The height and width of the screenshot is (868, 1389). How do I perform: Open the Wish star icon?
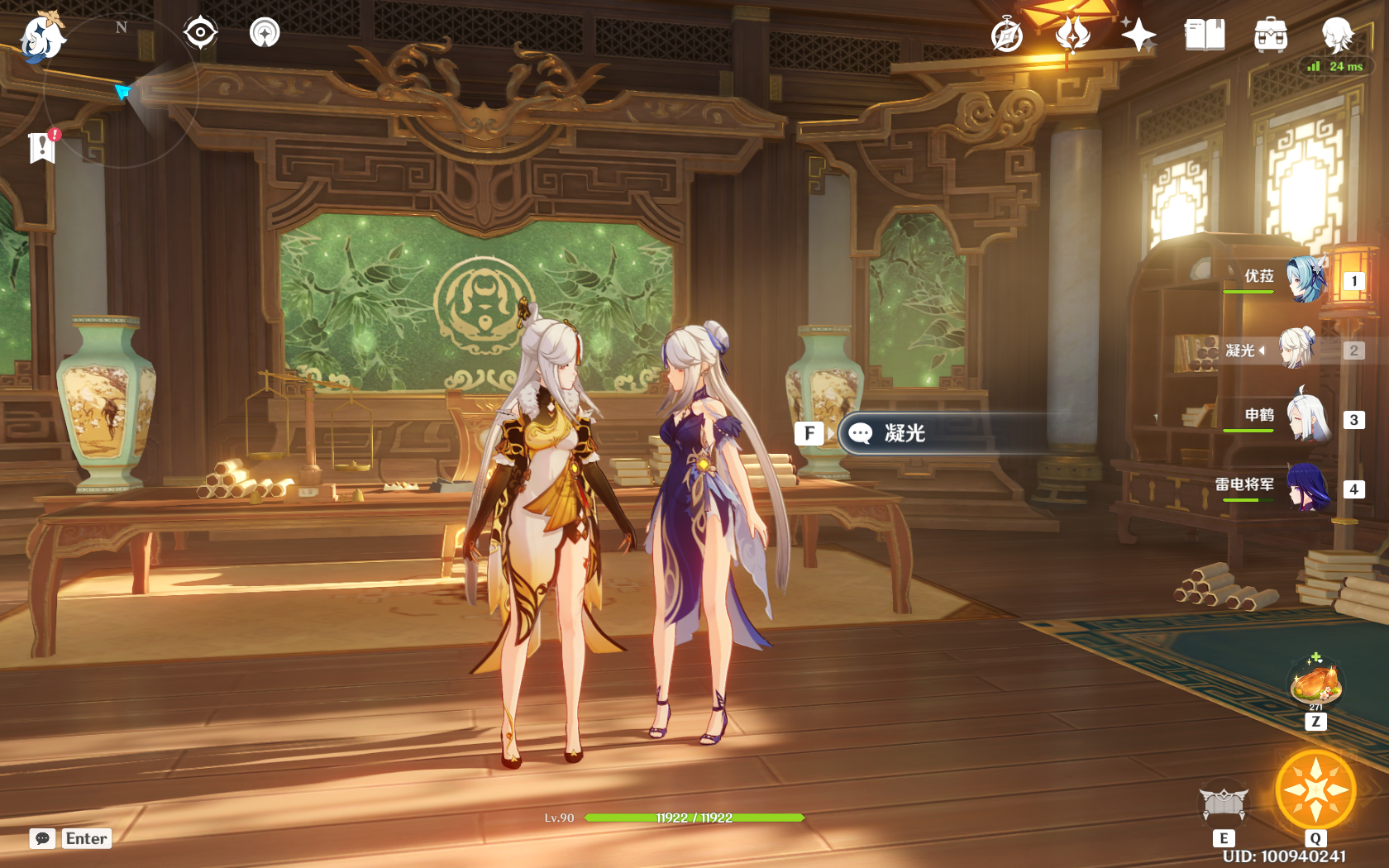pyautogui.click(x=1138, y=36)
